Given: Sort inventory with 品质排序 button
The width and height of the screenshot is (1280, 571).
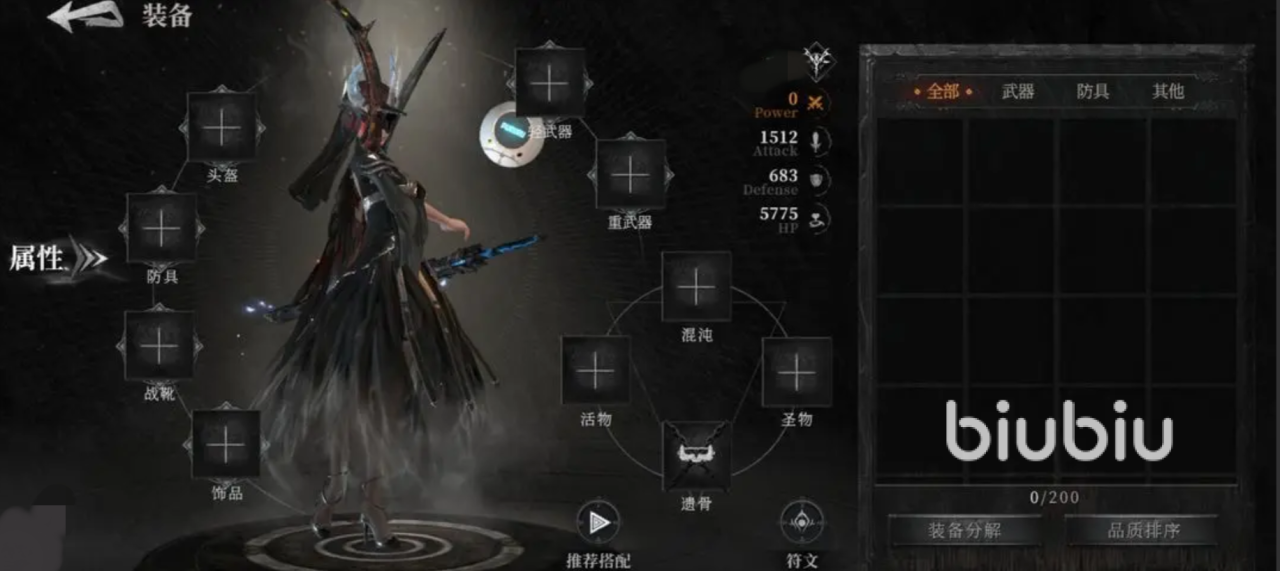Looking at the screenshot, I should coord(1141,530).
